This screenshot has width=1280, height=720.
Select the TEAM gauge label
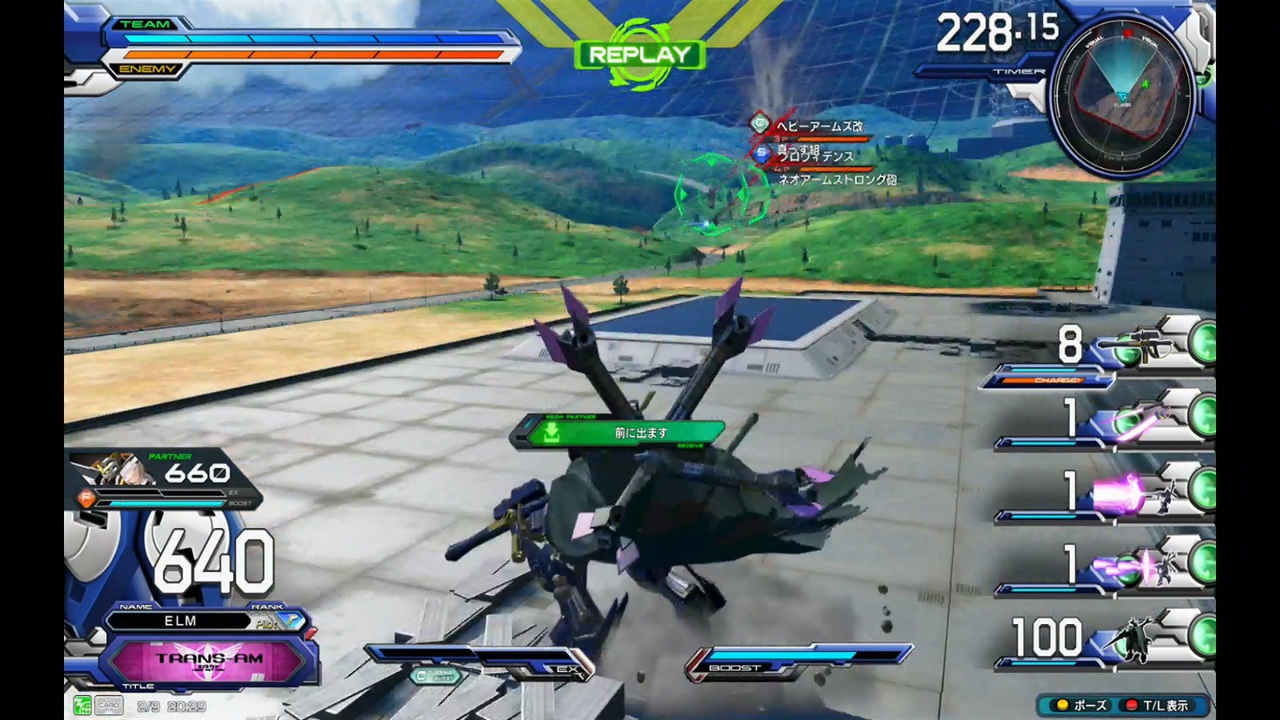click(x=146, y=23)
